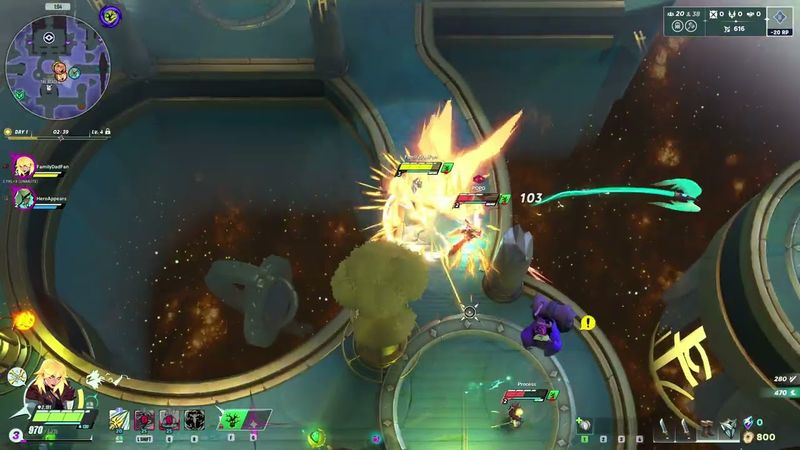The height and width of the screenshot is (450, 800).
Task: Click the purple circular icon beside the minimap
Action: click(x=111, y=15)
